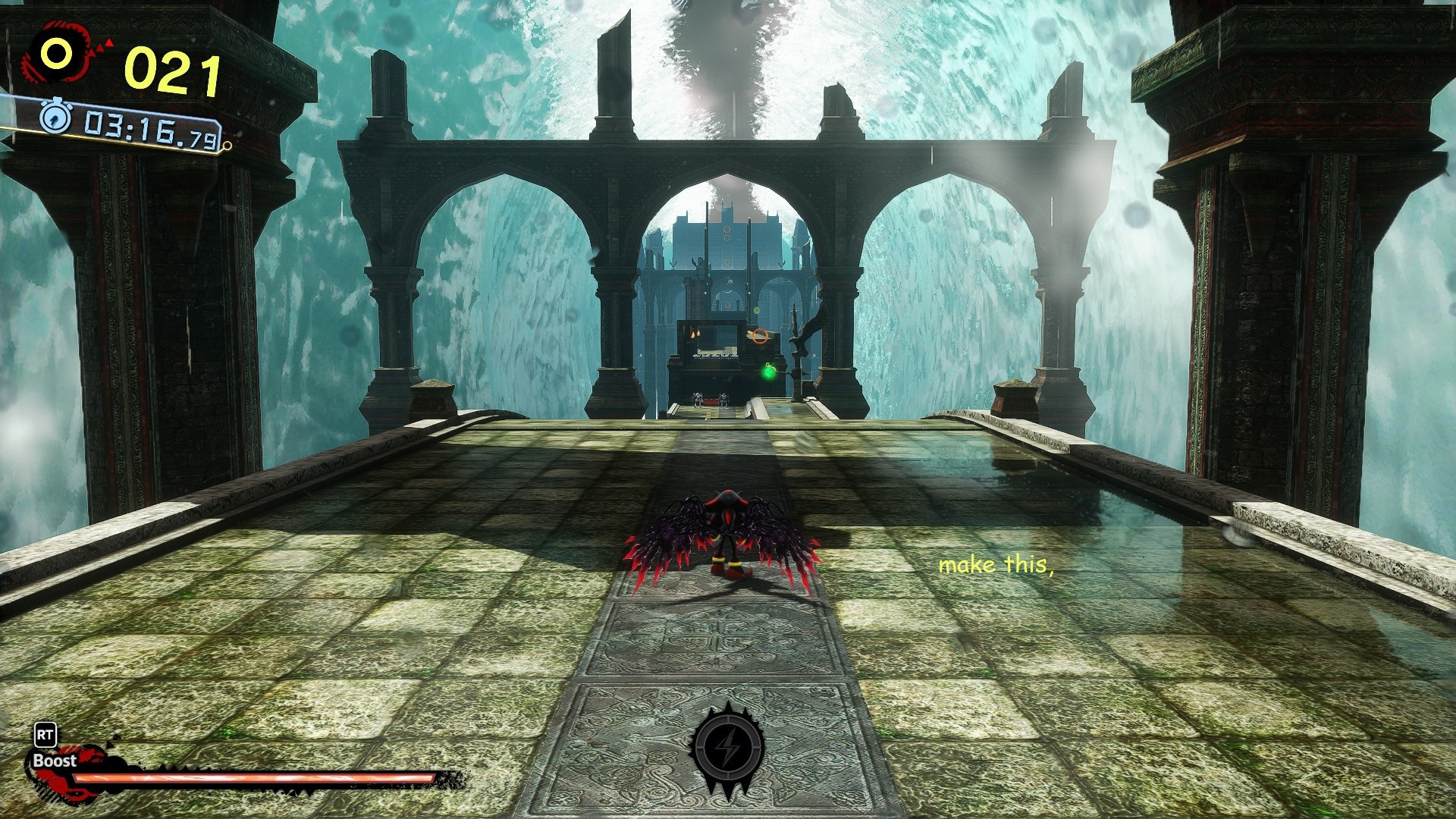Select the subtitle text 'make this,'

click(998, 564)
